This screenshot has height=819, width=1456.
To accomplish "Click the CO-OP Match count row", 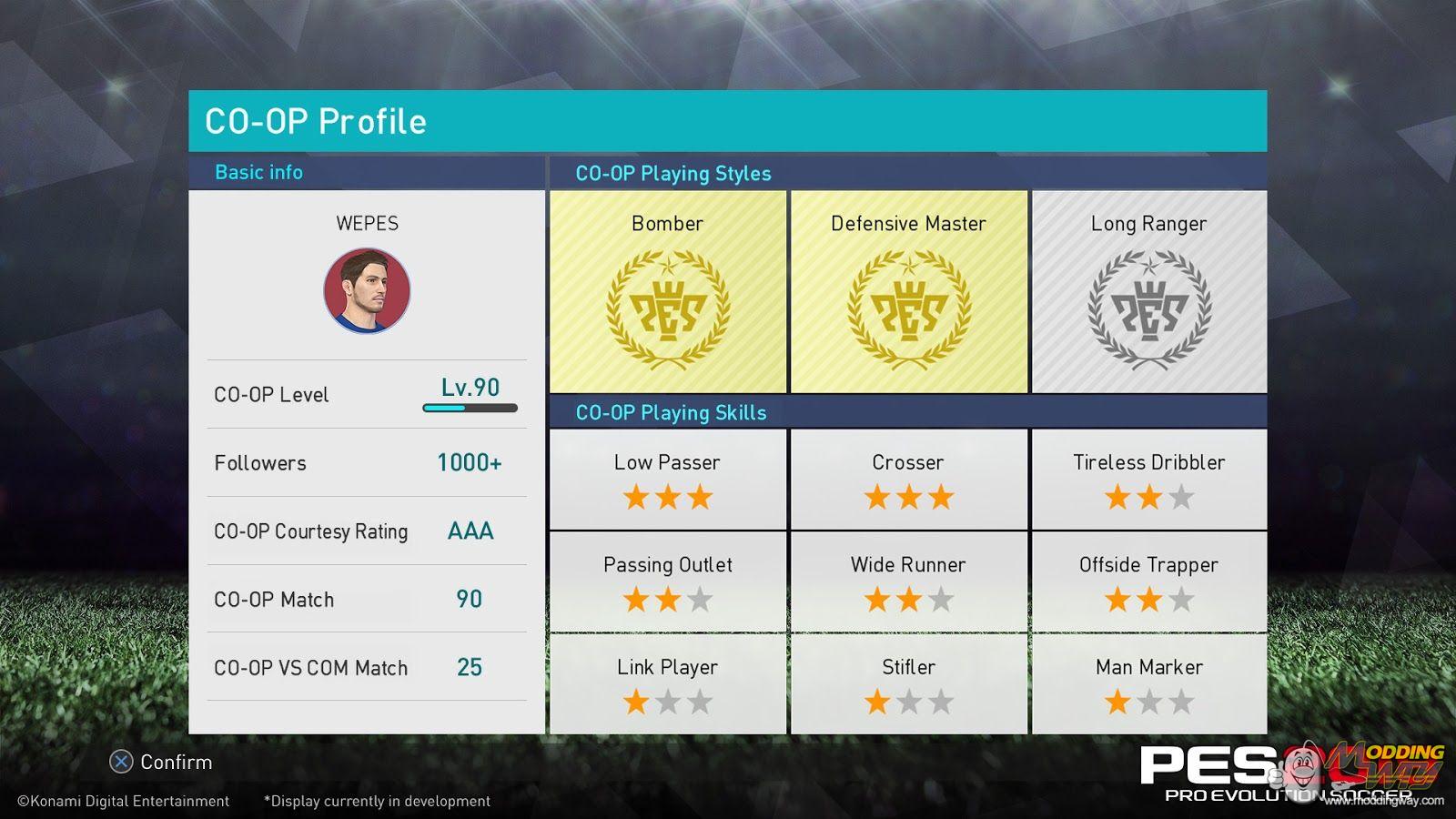I will (x=367, y=599).
